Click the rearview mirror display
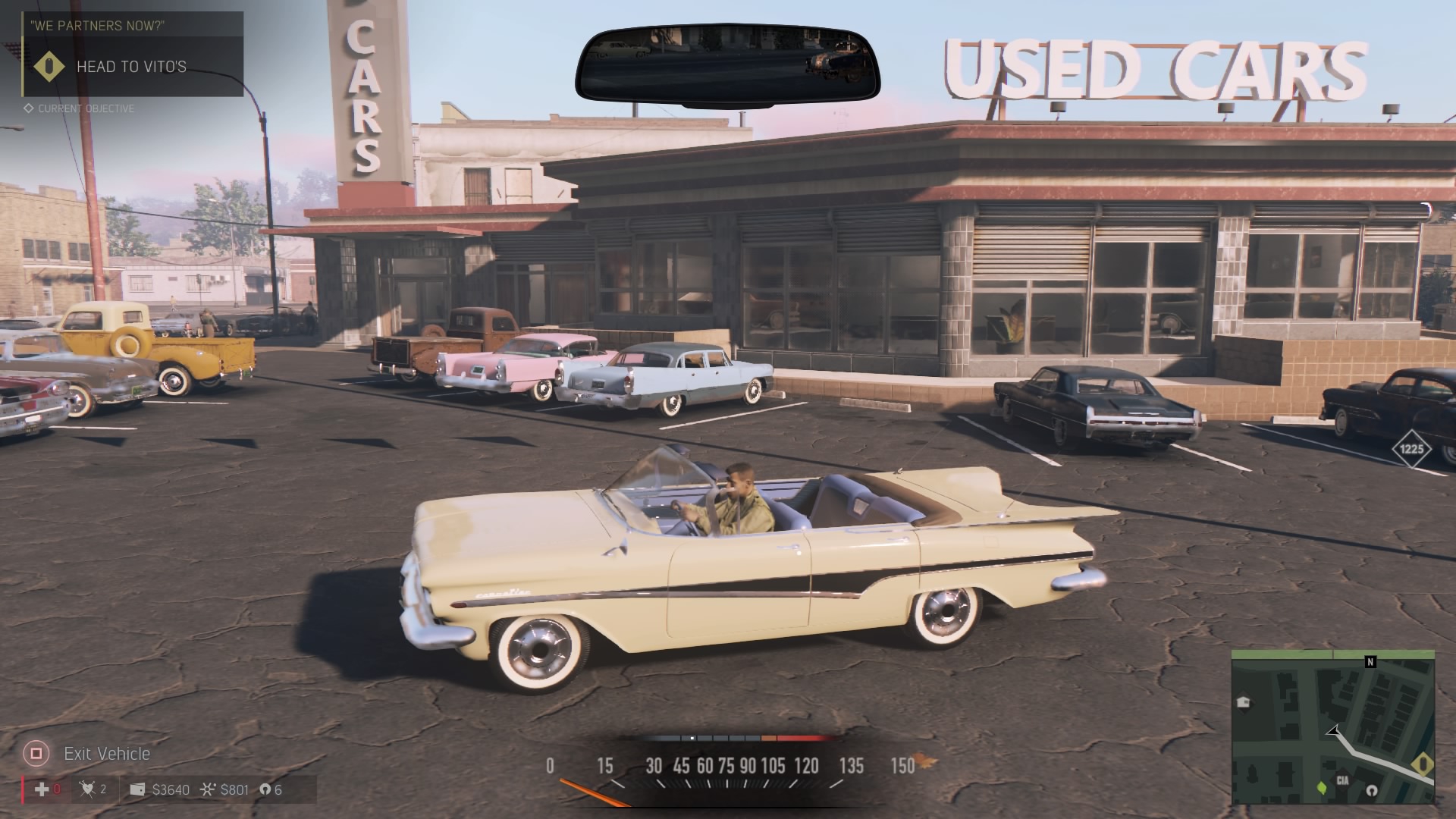Image resolution: width=1456 pixels, height=819 pixels. pos(726,64)
